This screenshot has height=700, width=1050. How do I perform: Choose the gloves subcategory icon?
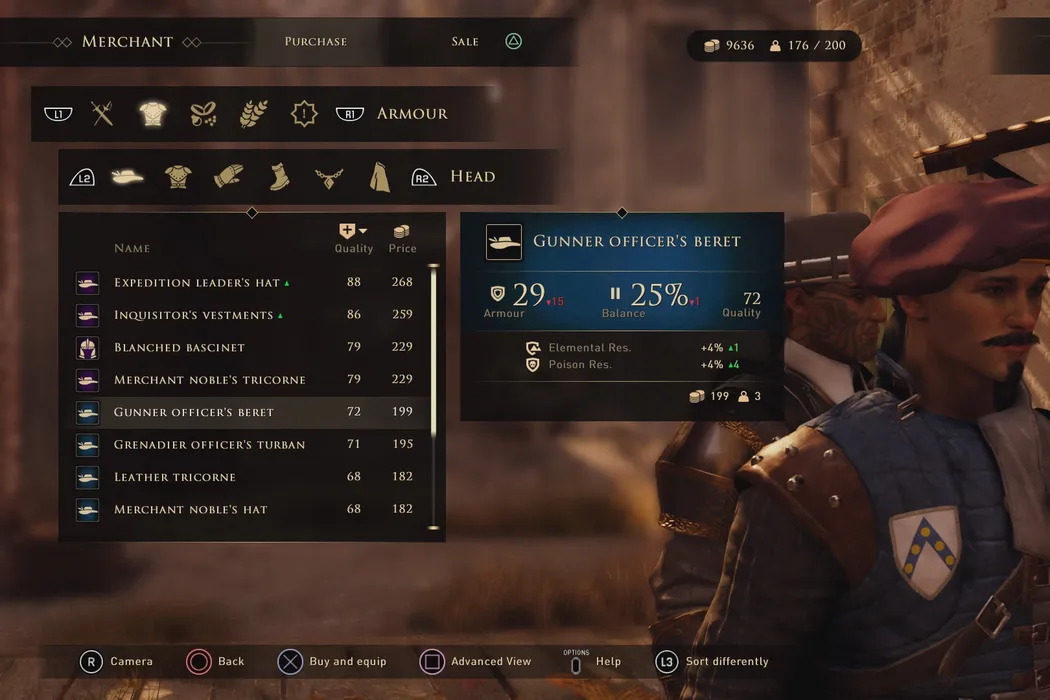tap(228, 177)
